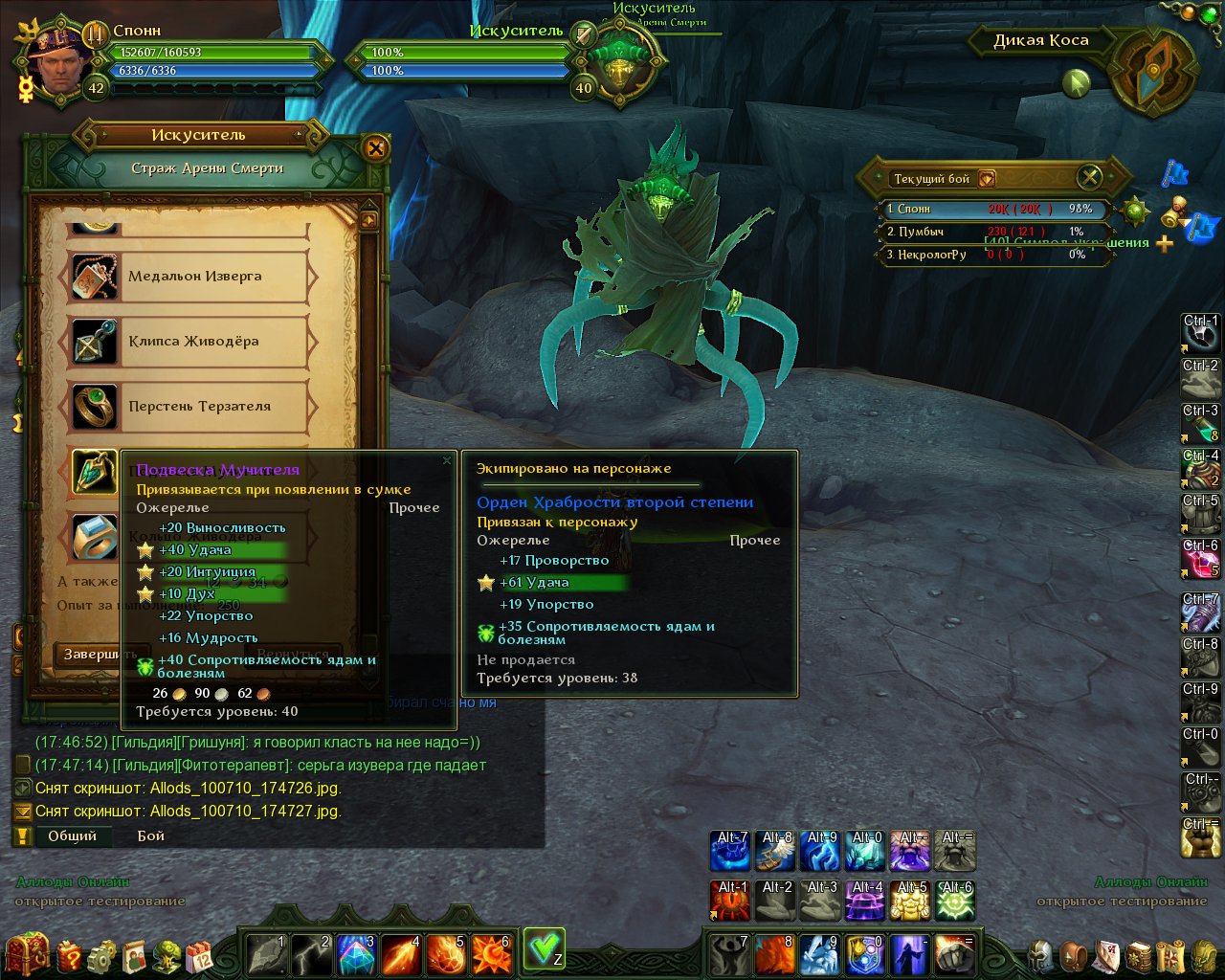Image resolution: width=1225 pixels, height=980 pixels.
Task: Close the Текущий бой damage meter
Action: pyautogui.click(x=1089, y=177)
